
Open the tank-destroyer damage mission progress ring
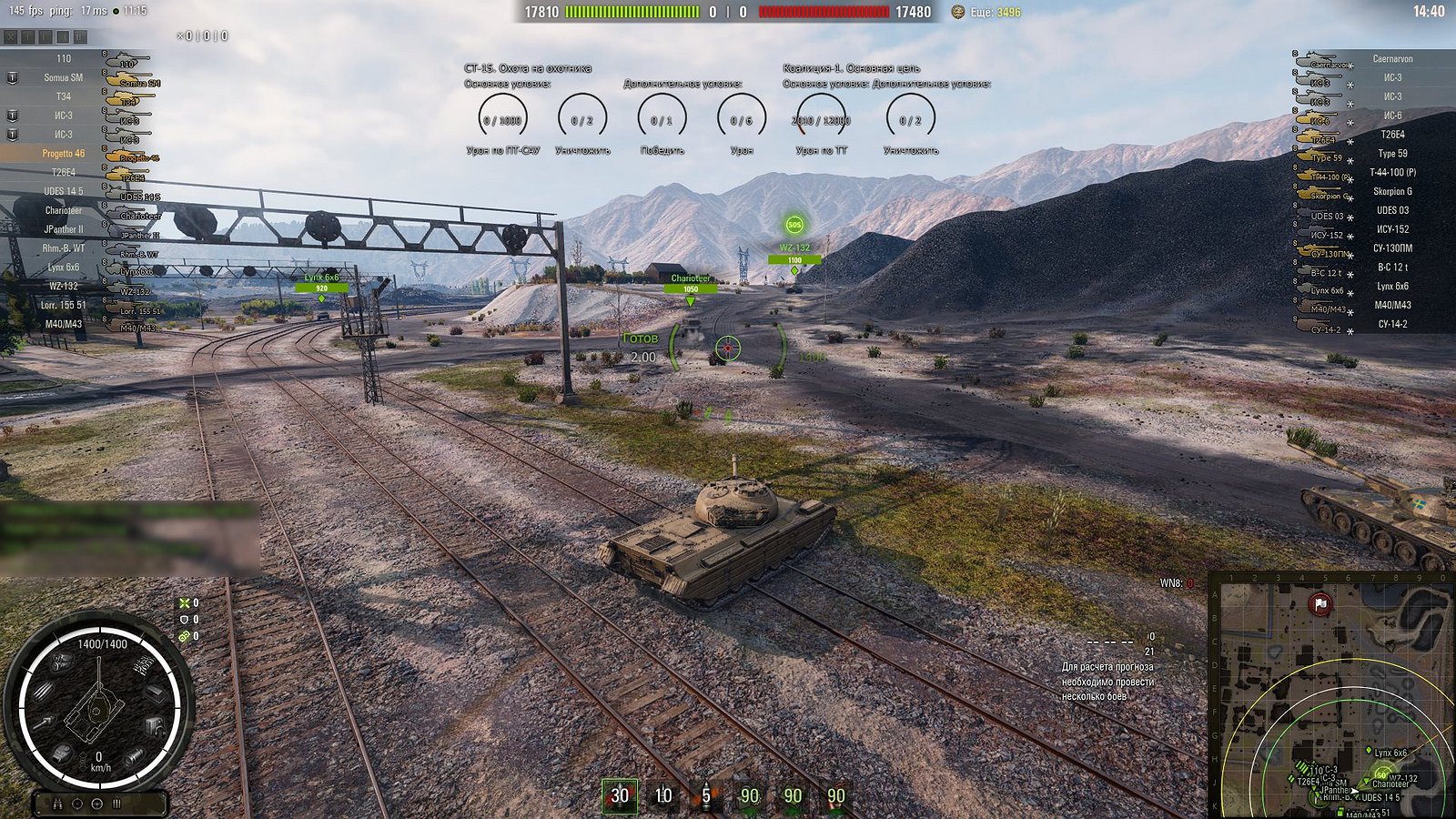pos(502,119)
